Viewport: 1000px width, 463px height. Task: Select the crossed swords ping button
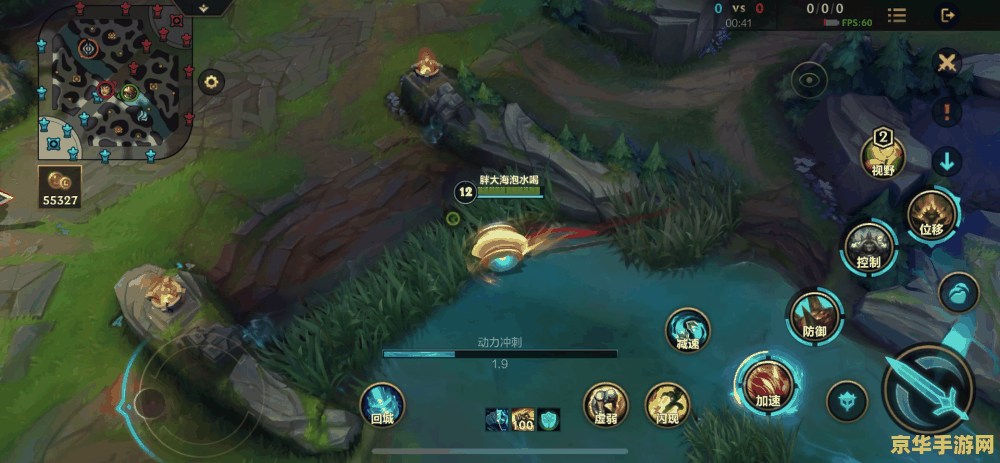tap(946, 63)
